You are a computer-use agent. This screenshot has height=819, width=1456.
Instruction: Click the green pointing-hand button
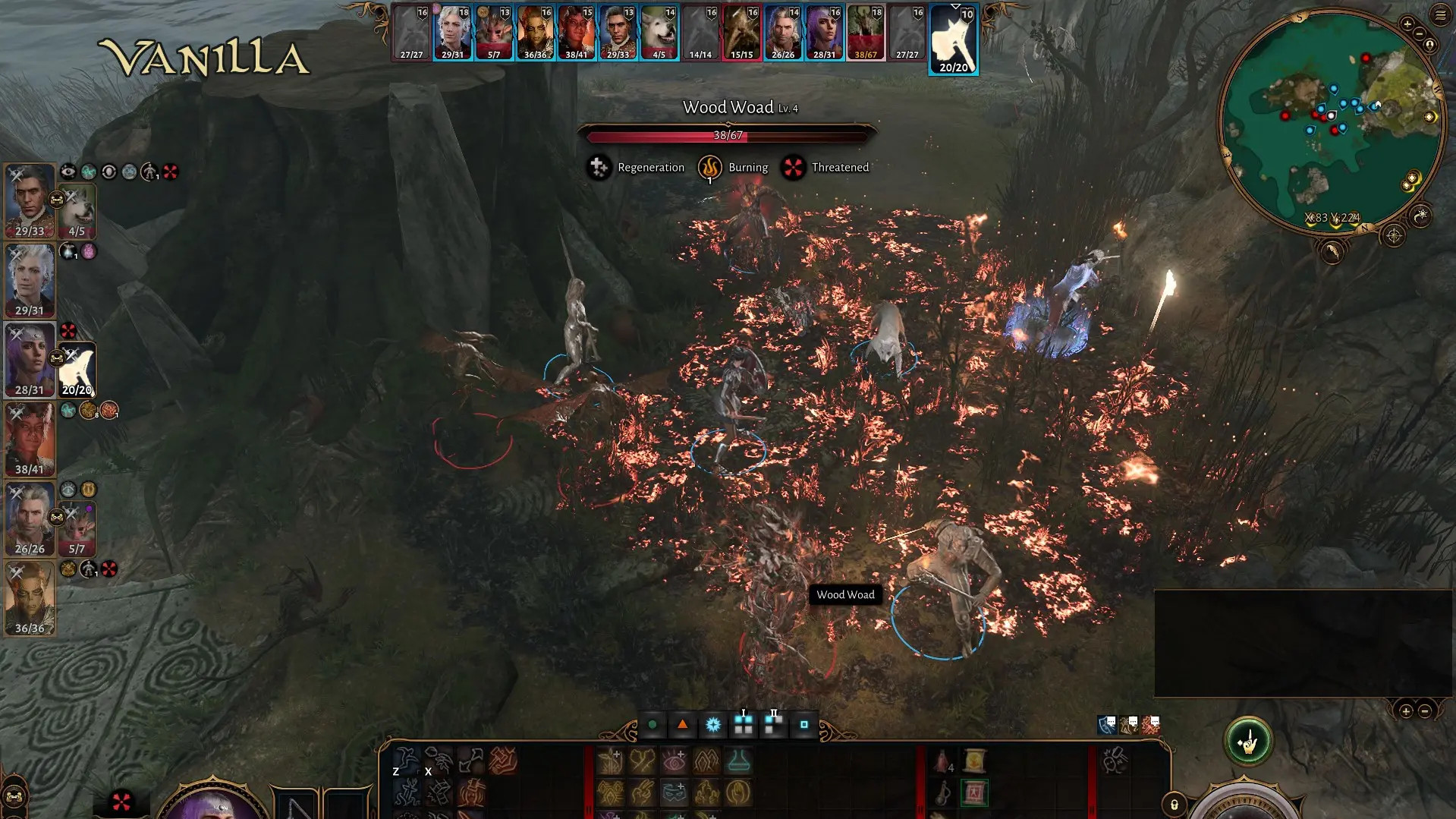[x=1247, y=742]
